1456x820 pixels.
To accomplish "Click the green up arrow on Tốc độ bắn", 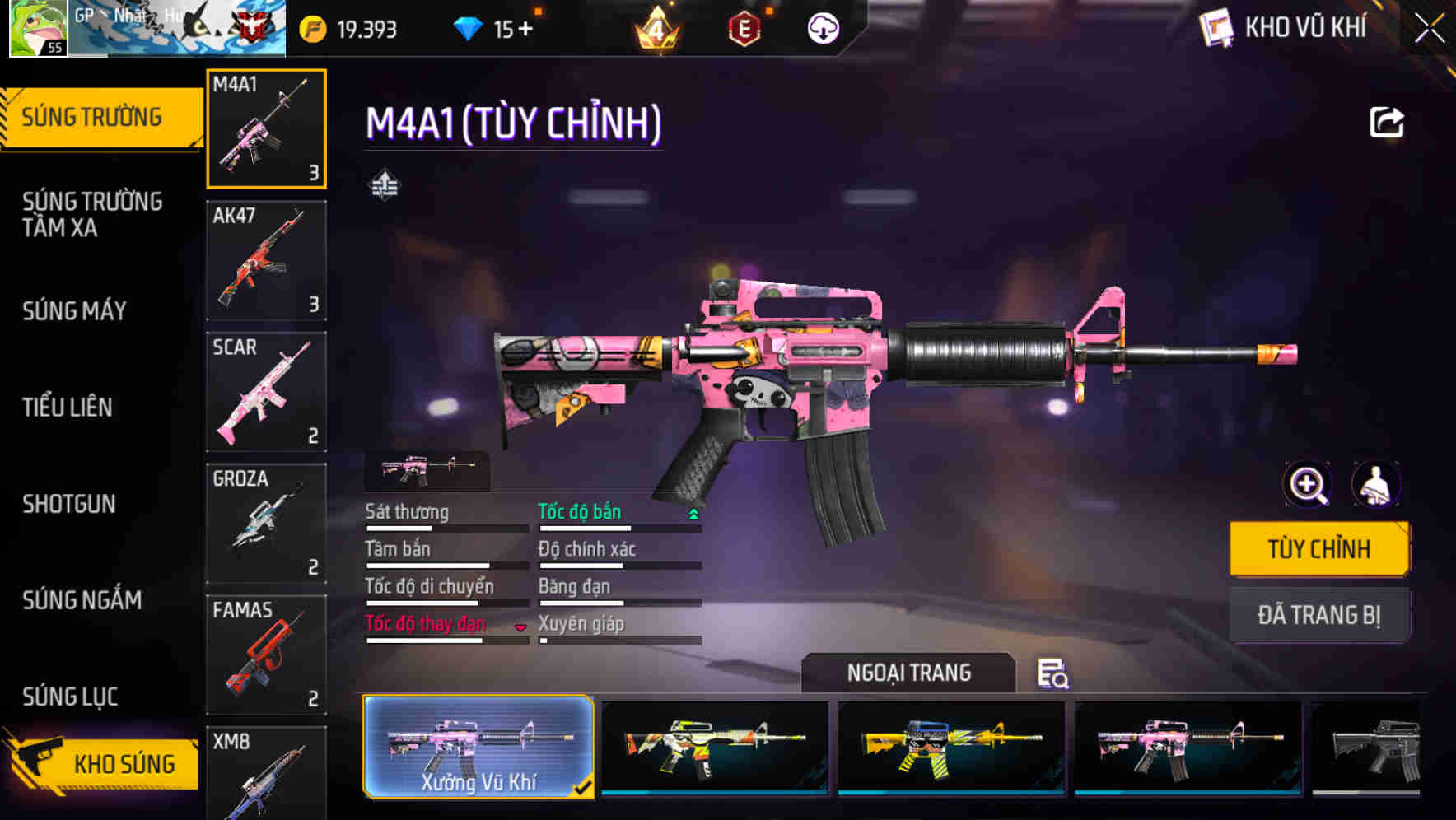I will 693,512.
